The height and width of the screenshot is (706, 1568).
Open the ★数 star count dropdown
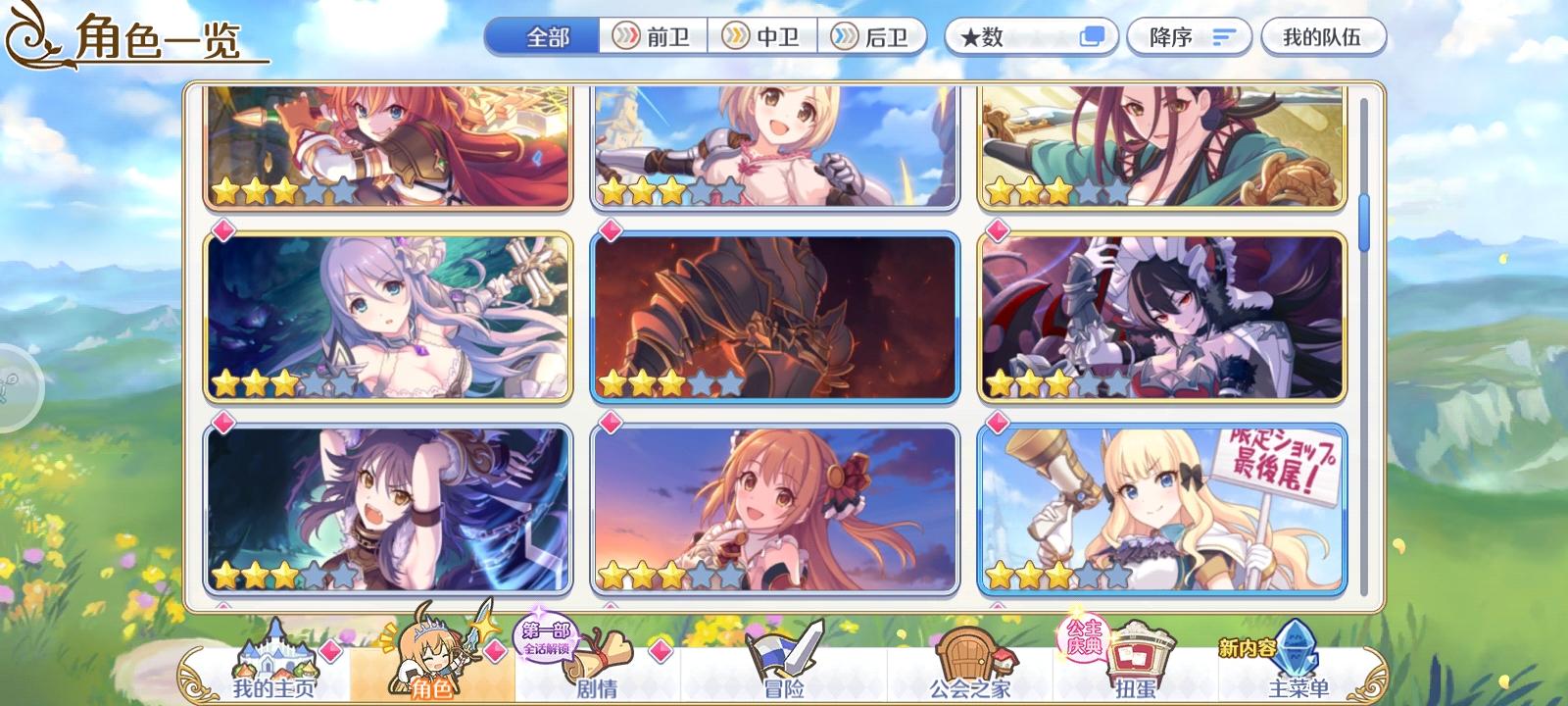point(1009,36)
